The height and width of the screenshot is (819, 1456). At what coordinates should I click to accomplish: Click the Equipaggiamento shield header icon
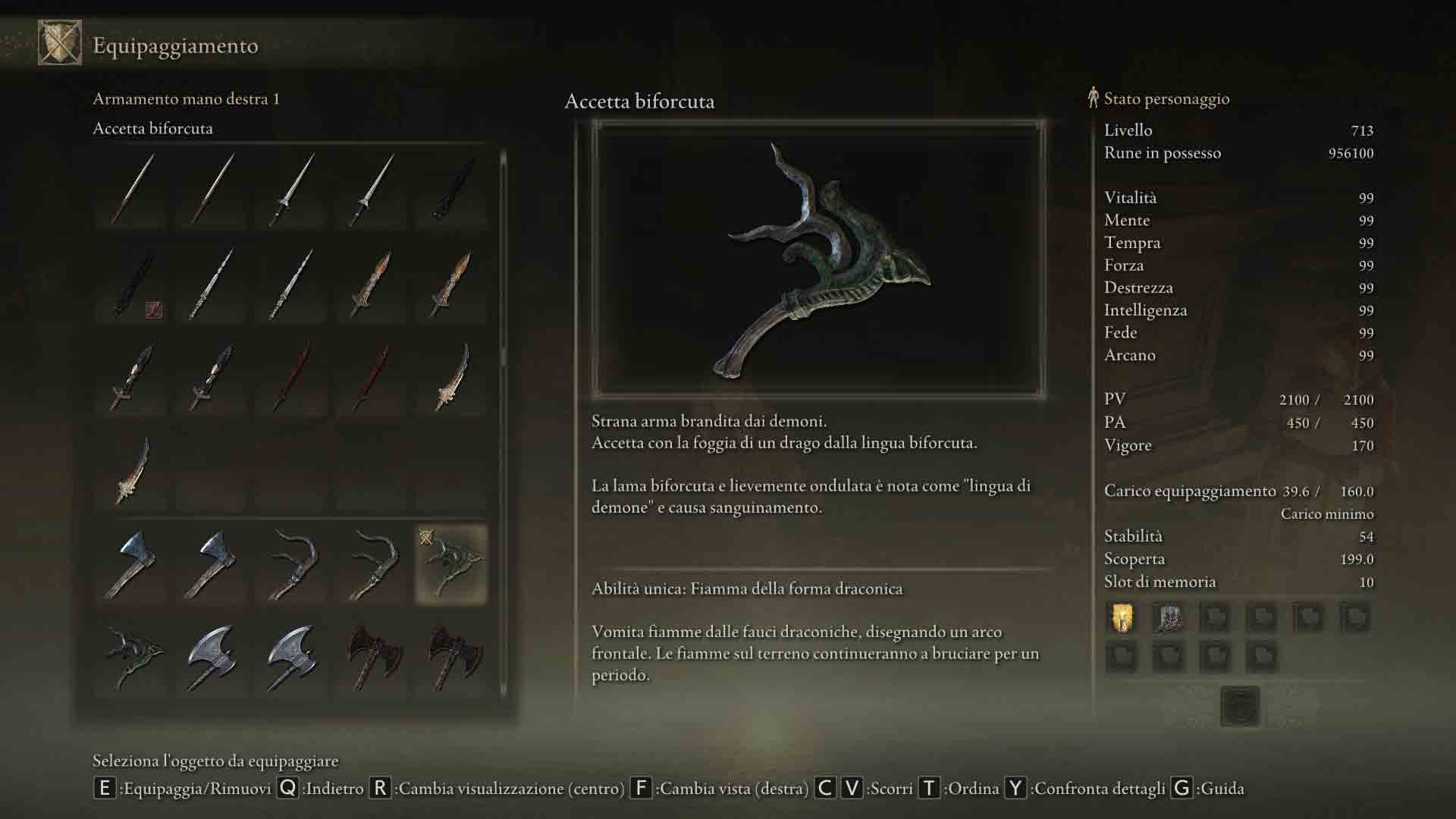point(60,43)
